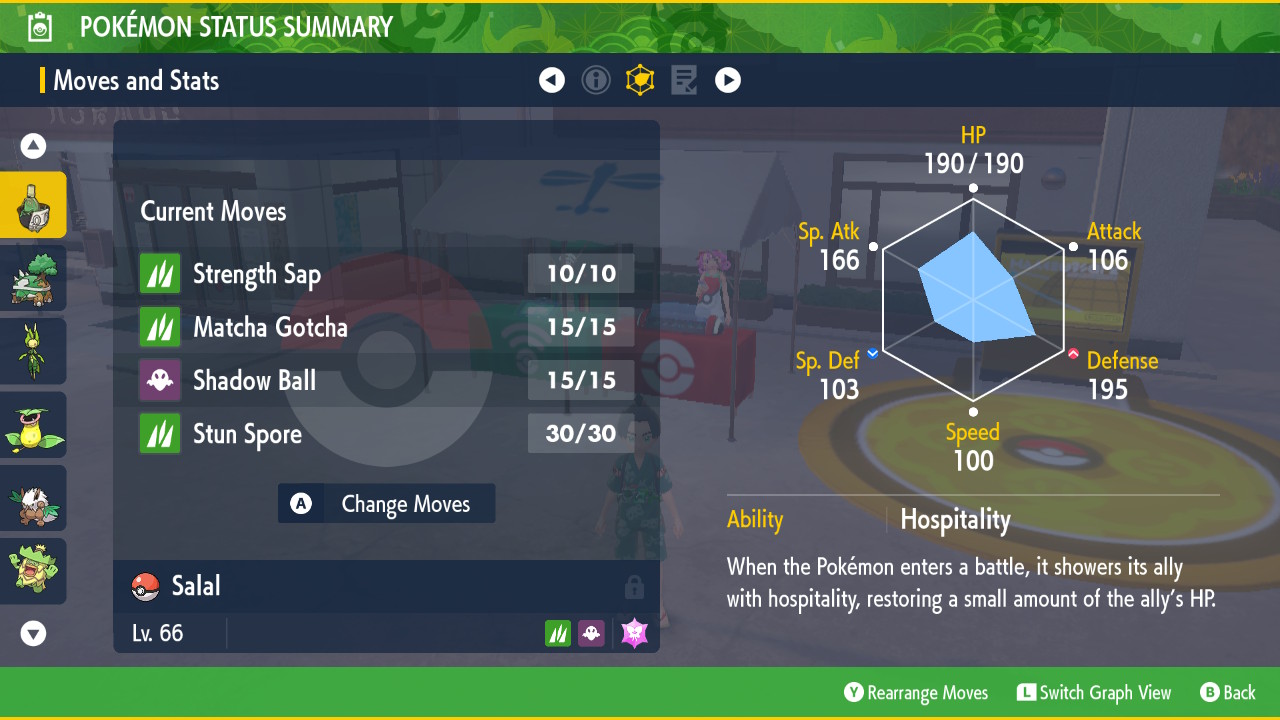Select Sinistcha in the party sidebar
The height and width of the screenshot is (720, 1280).
tap(33, 205)
